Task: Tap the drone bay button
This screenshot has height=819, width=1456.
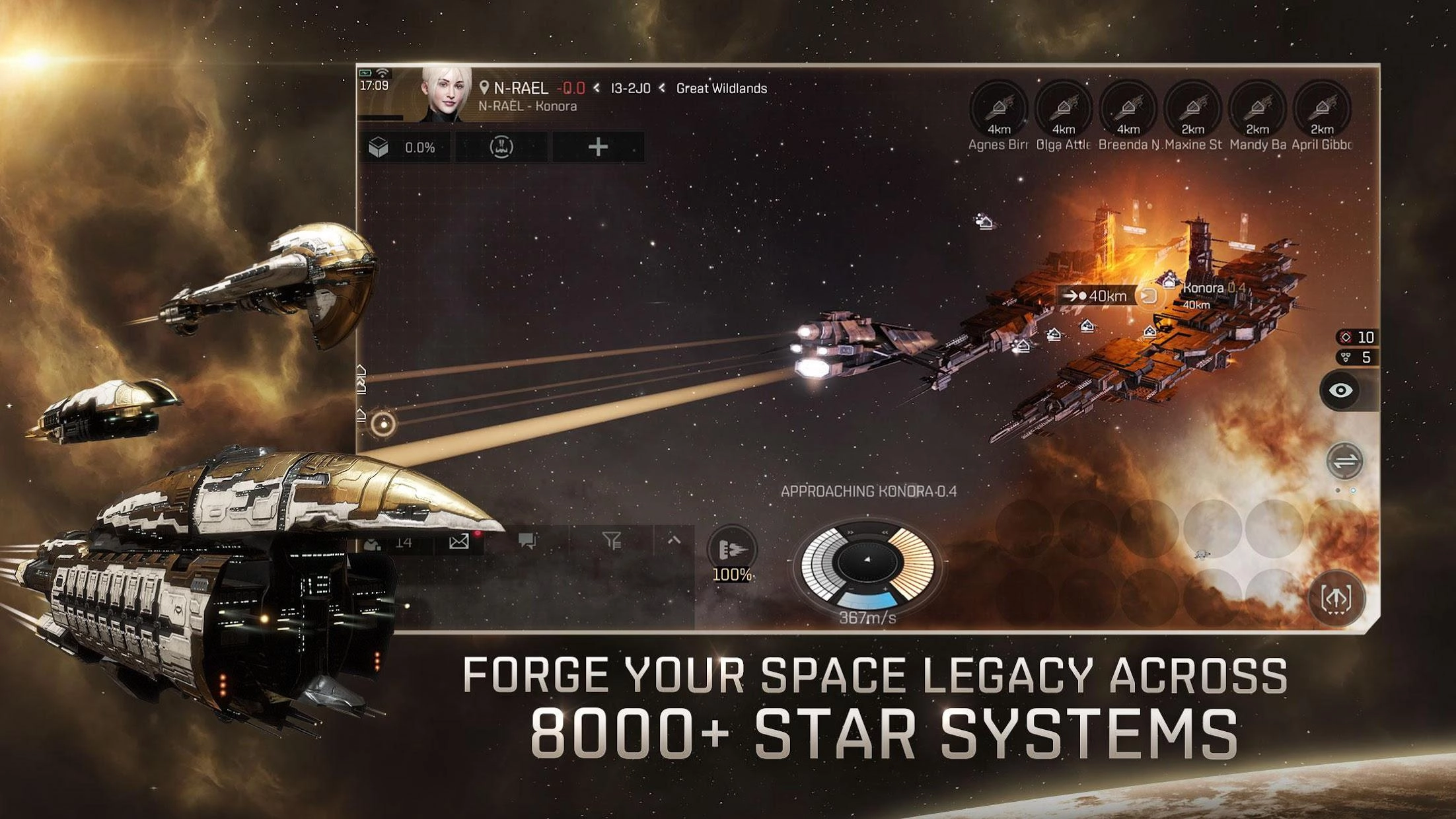Action: point(501,147)
